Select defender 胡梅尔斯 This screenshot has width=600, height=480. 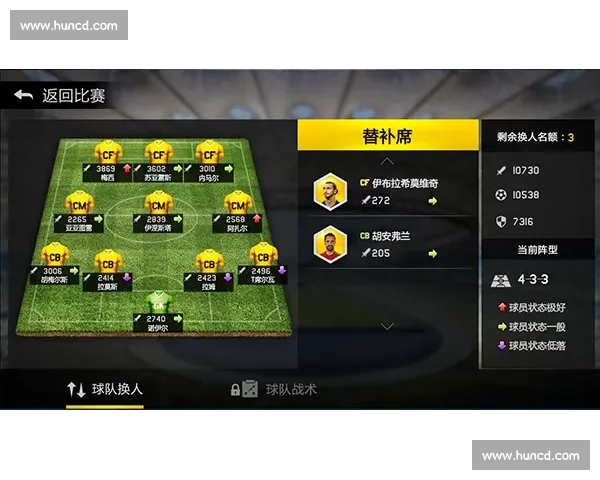(54, 261)
